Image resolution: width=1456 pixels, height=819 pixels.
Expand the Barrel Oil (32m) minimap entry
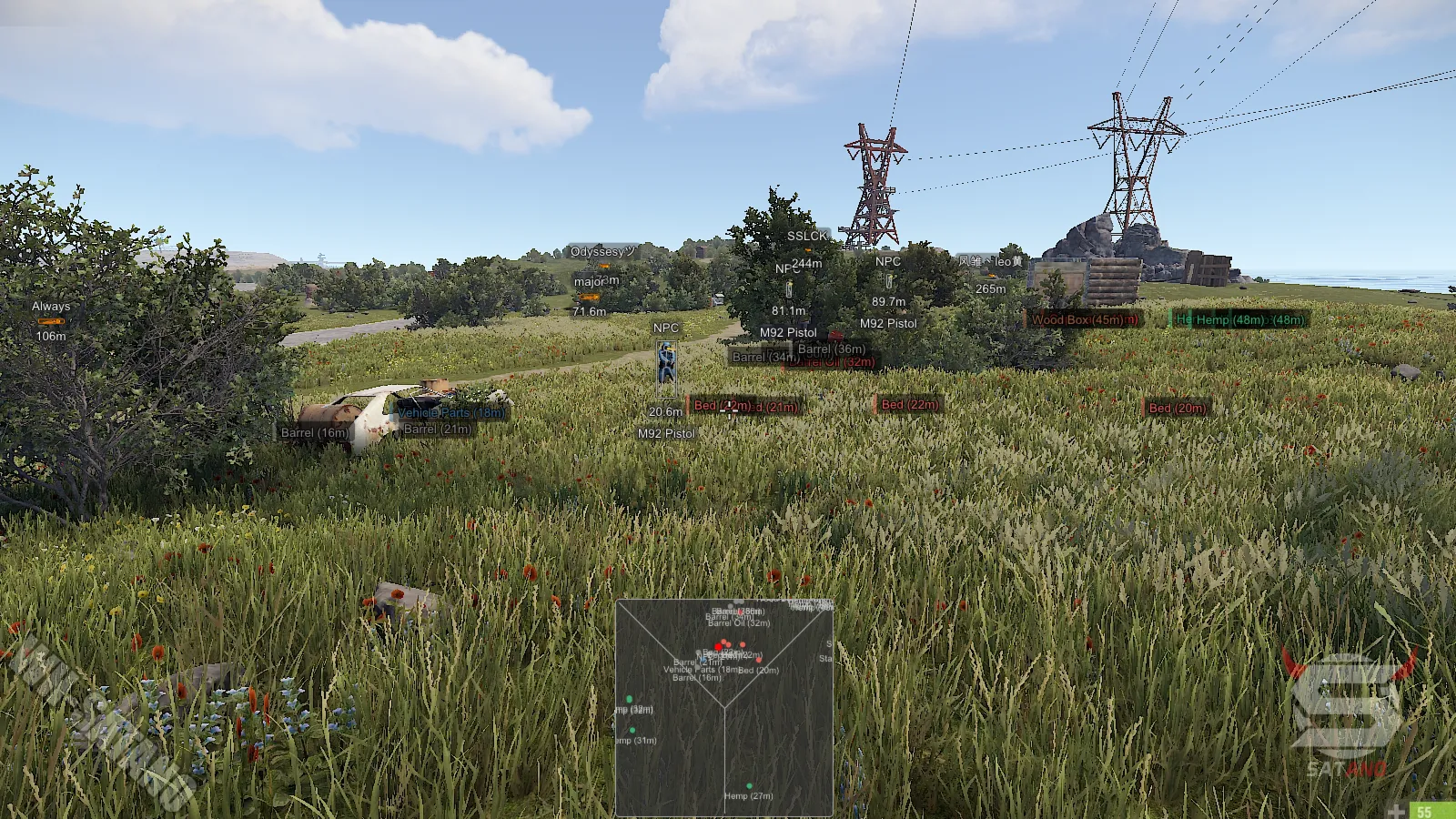[738, 624]
